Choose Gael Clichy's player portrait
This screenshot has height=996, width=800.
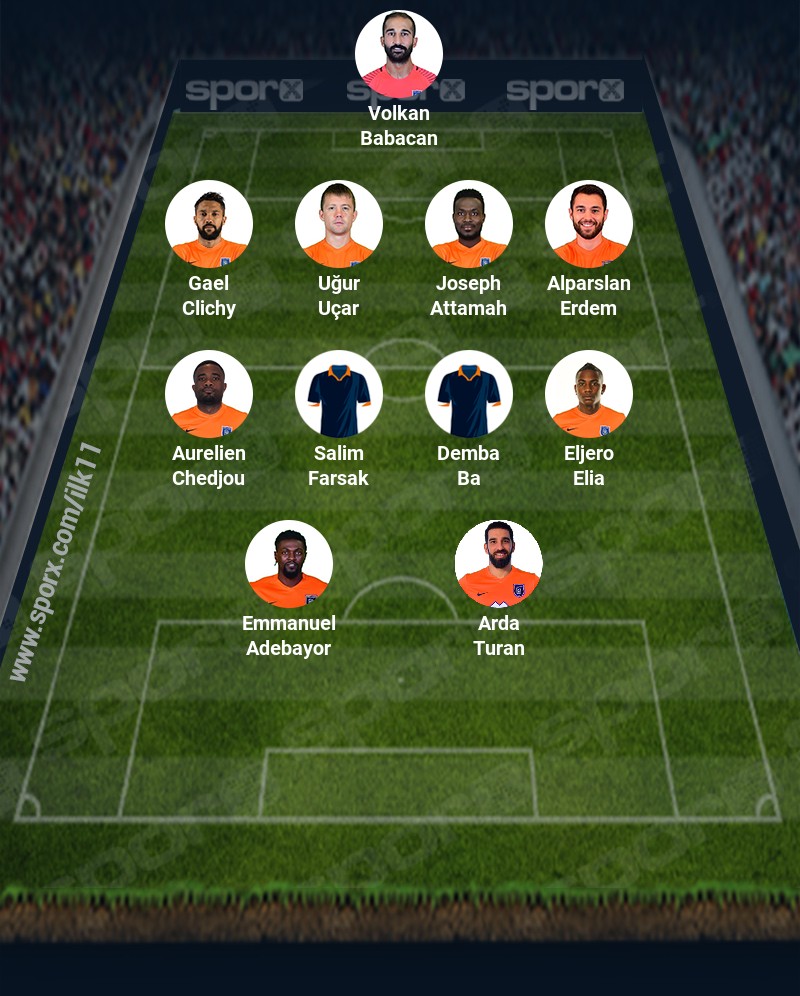208,224
